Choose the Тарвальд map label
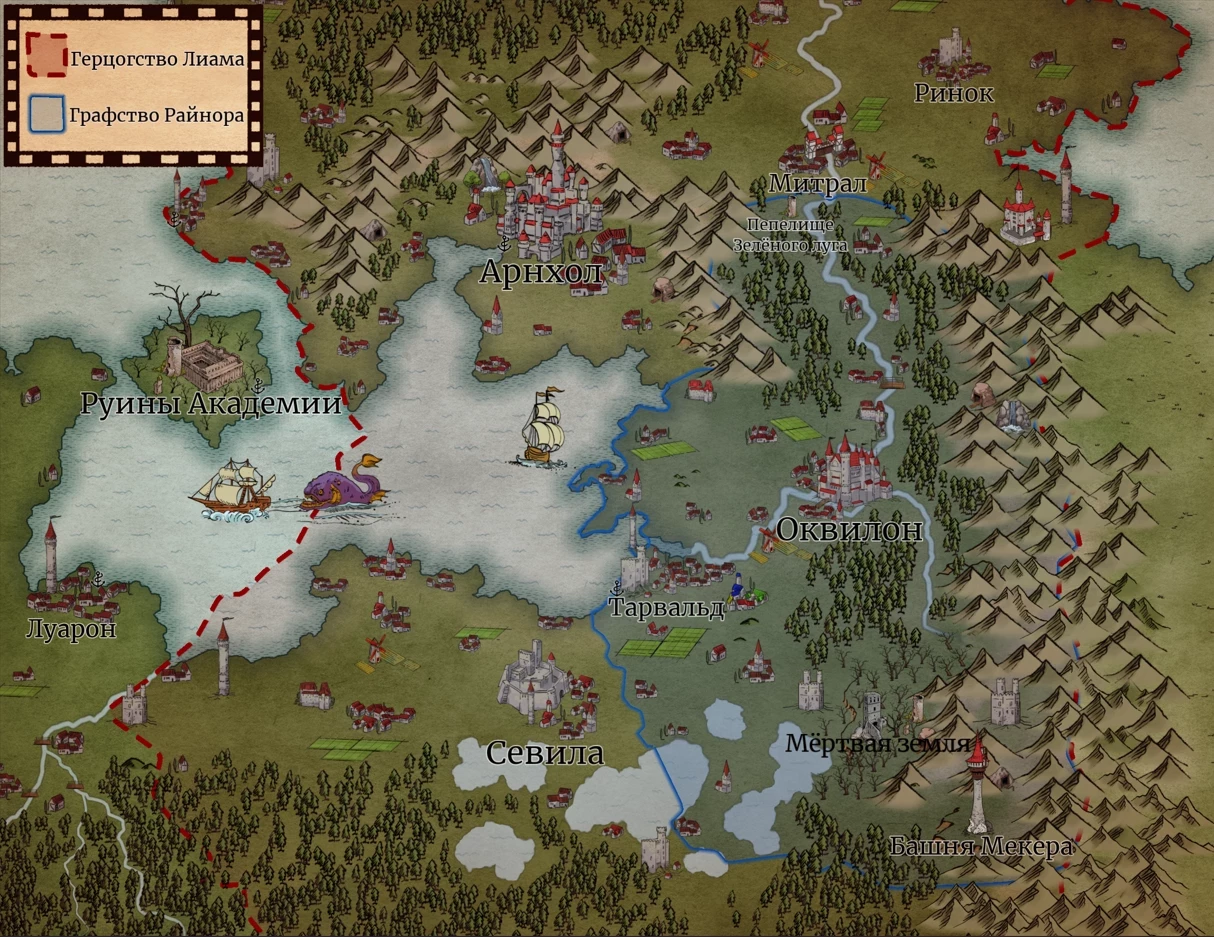This screenshot has height=937, width=1214. 667,608
